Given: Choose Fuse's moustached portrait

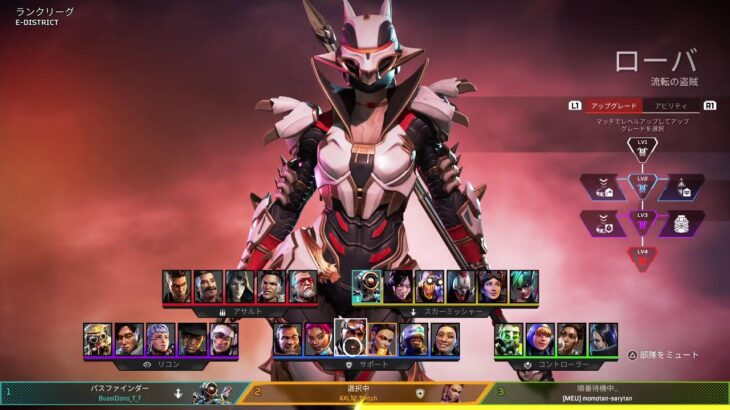Looking at the screenshot, I should tap(208, 287).
